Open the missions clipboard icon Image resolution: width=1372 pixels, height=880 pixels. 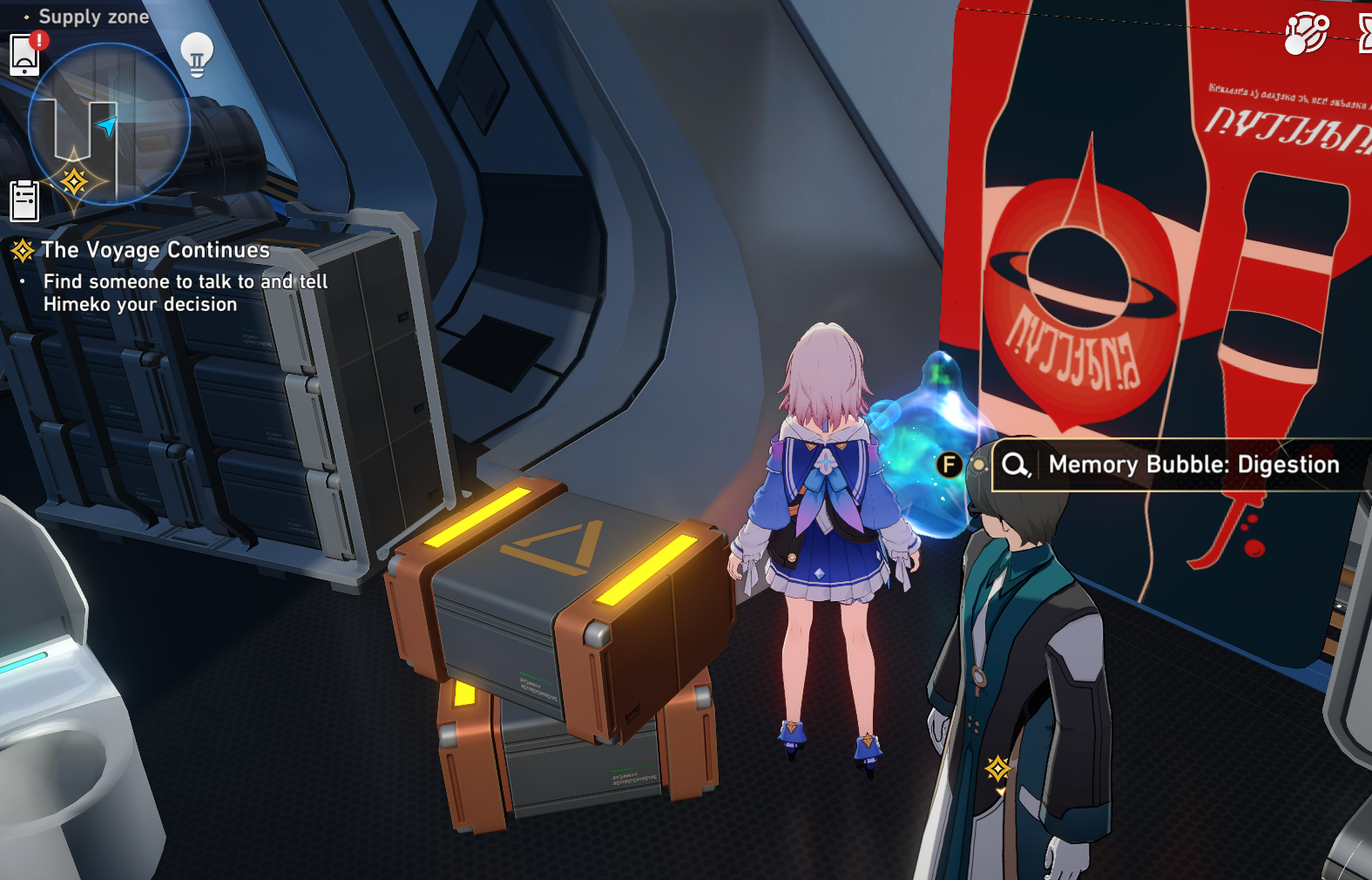24,198
